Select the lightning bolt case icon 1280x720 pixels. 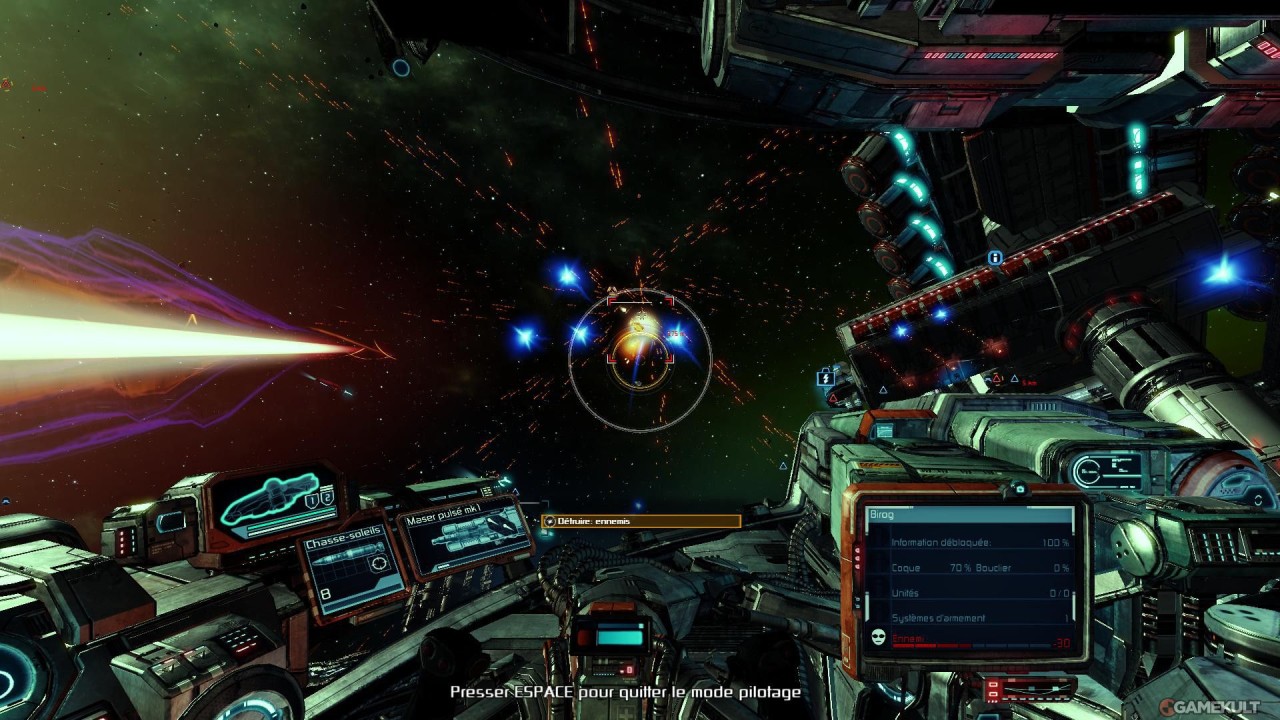coord(825,378)
